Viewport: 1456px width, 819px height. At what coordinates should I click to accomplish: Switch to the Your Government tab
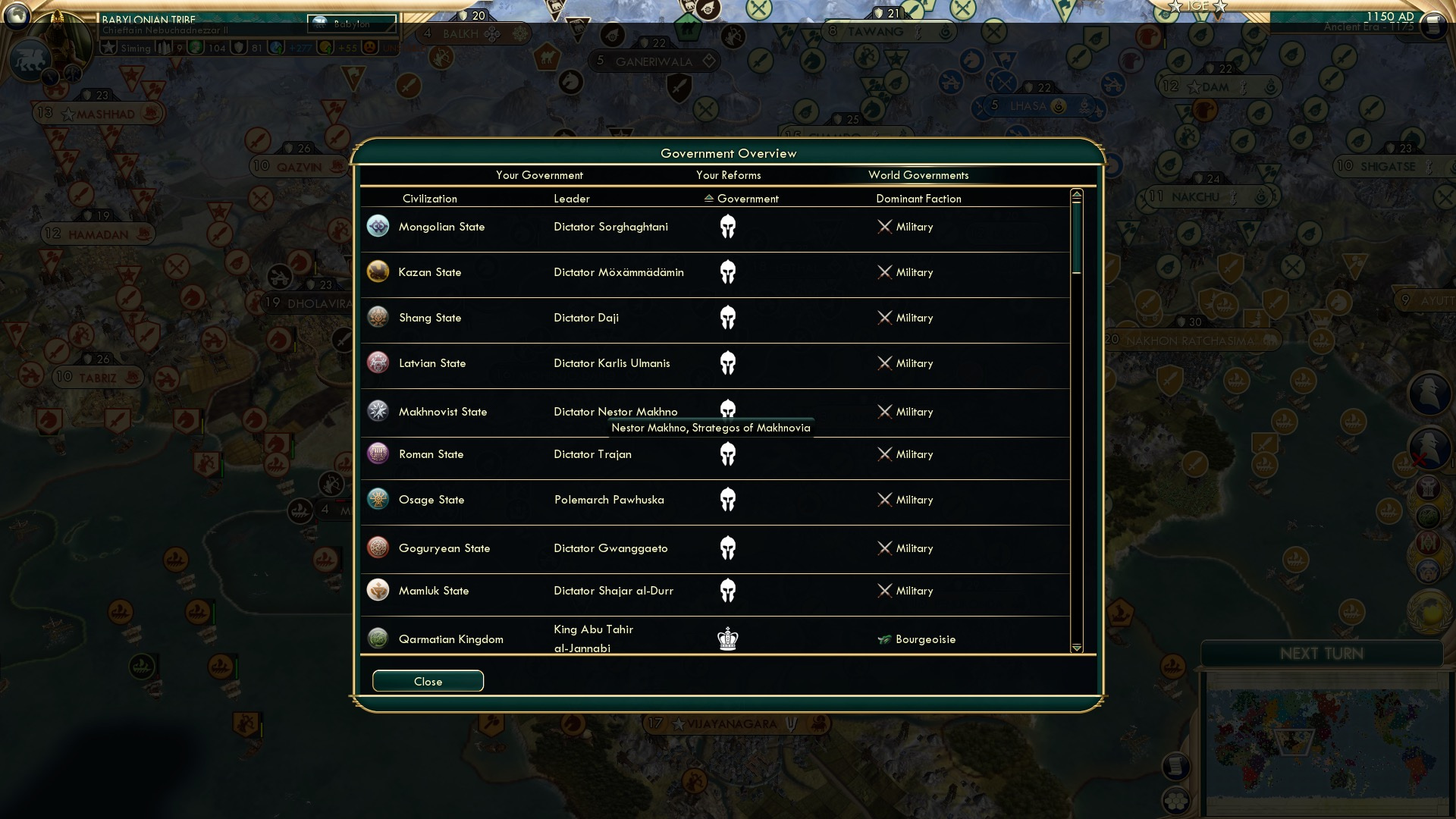click(539, 175)
